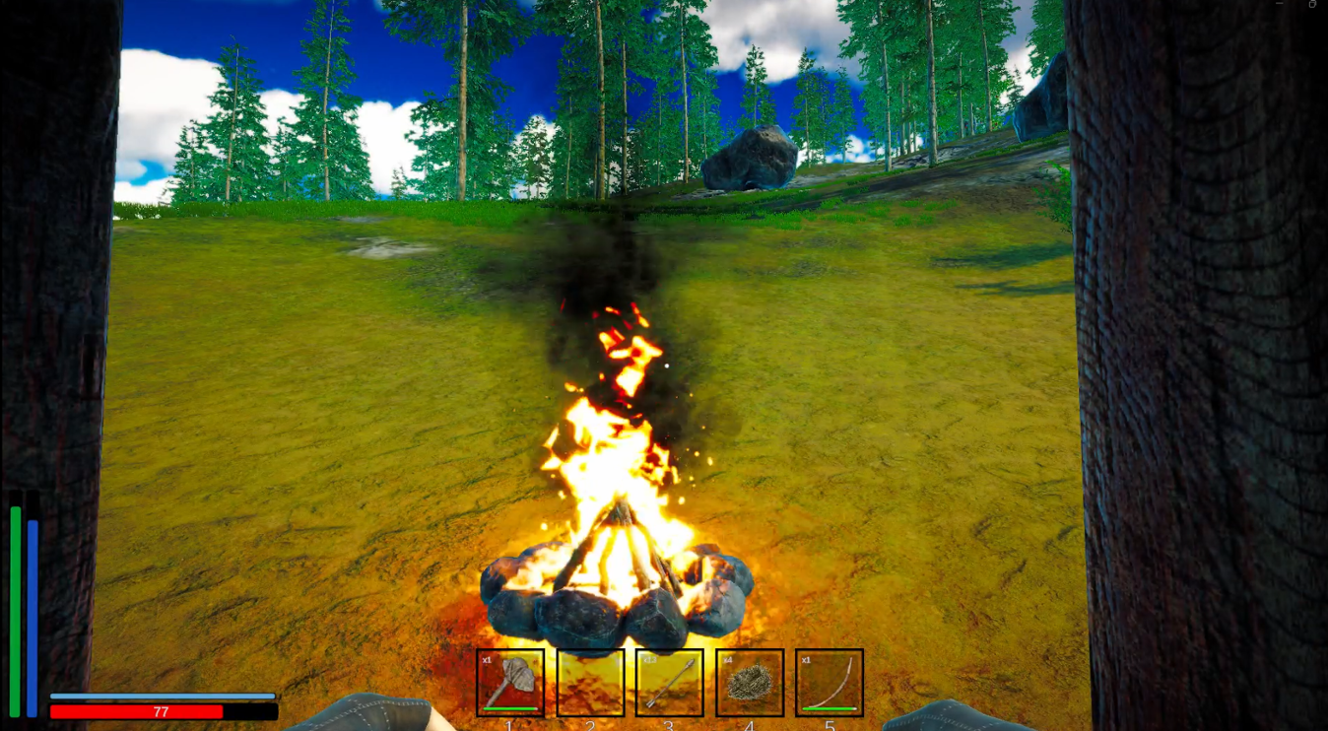
Task: Click the number label under slot 5
Action: click(x=830, y=726)
